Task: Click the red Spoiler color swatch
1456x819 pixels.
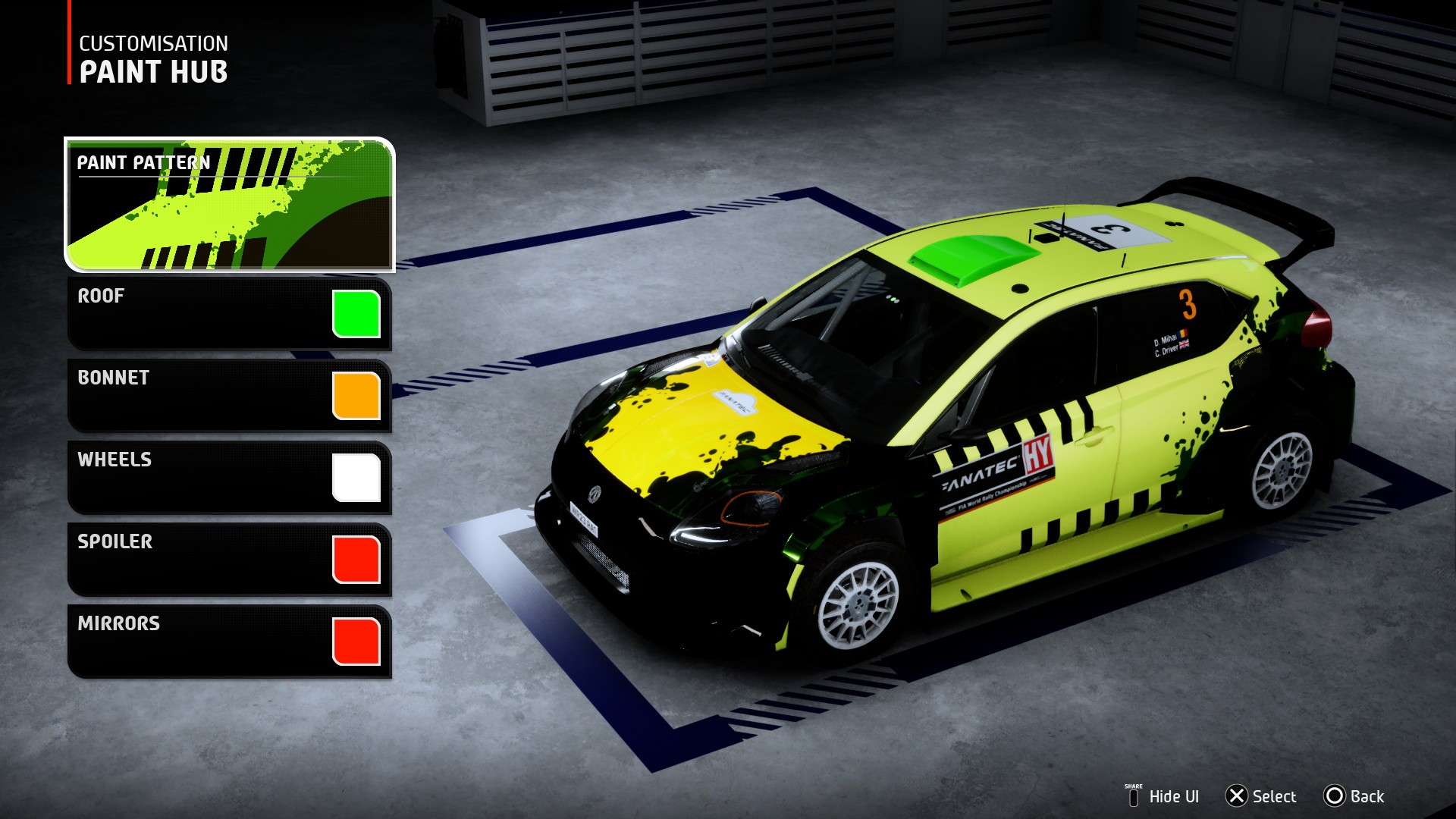Action: point(356,560)
